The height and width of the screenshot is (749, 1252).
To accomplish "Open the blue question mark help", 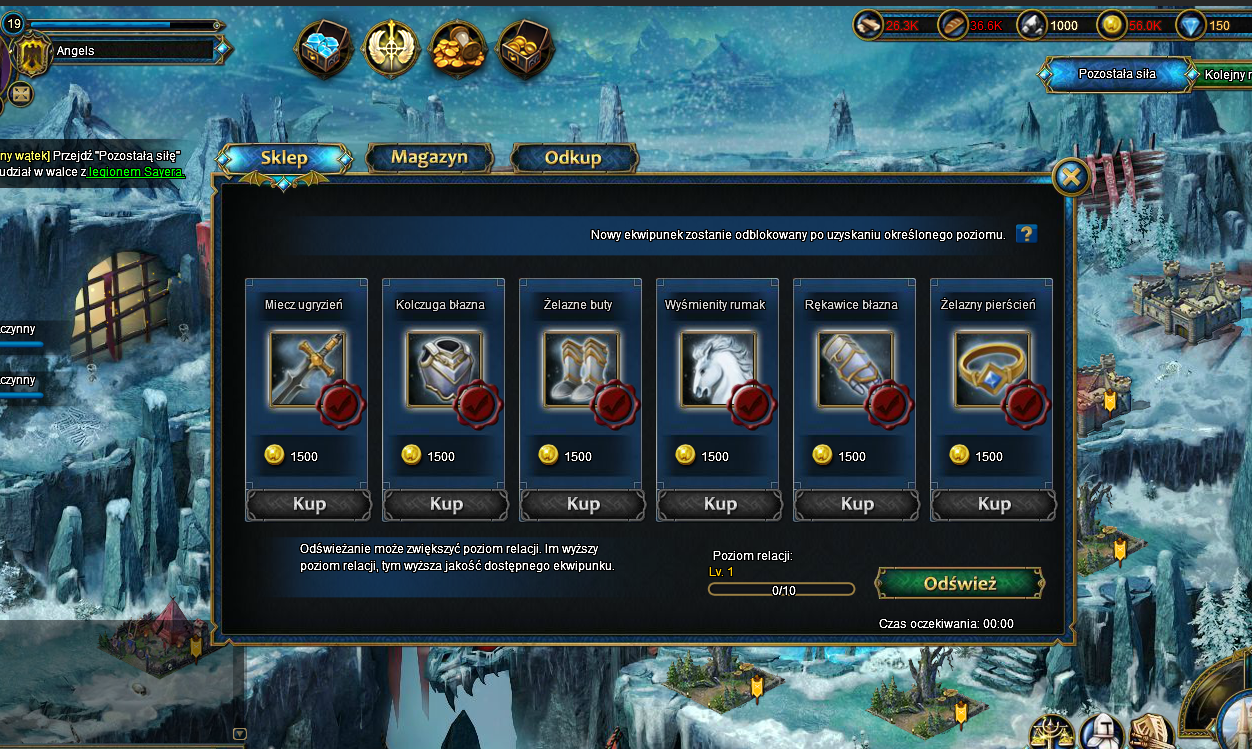I will click(x=1026, y=234).
